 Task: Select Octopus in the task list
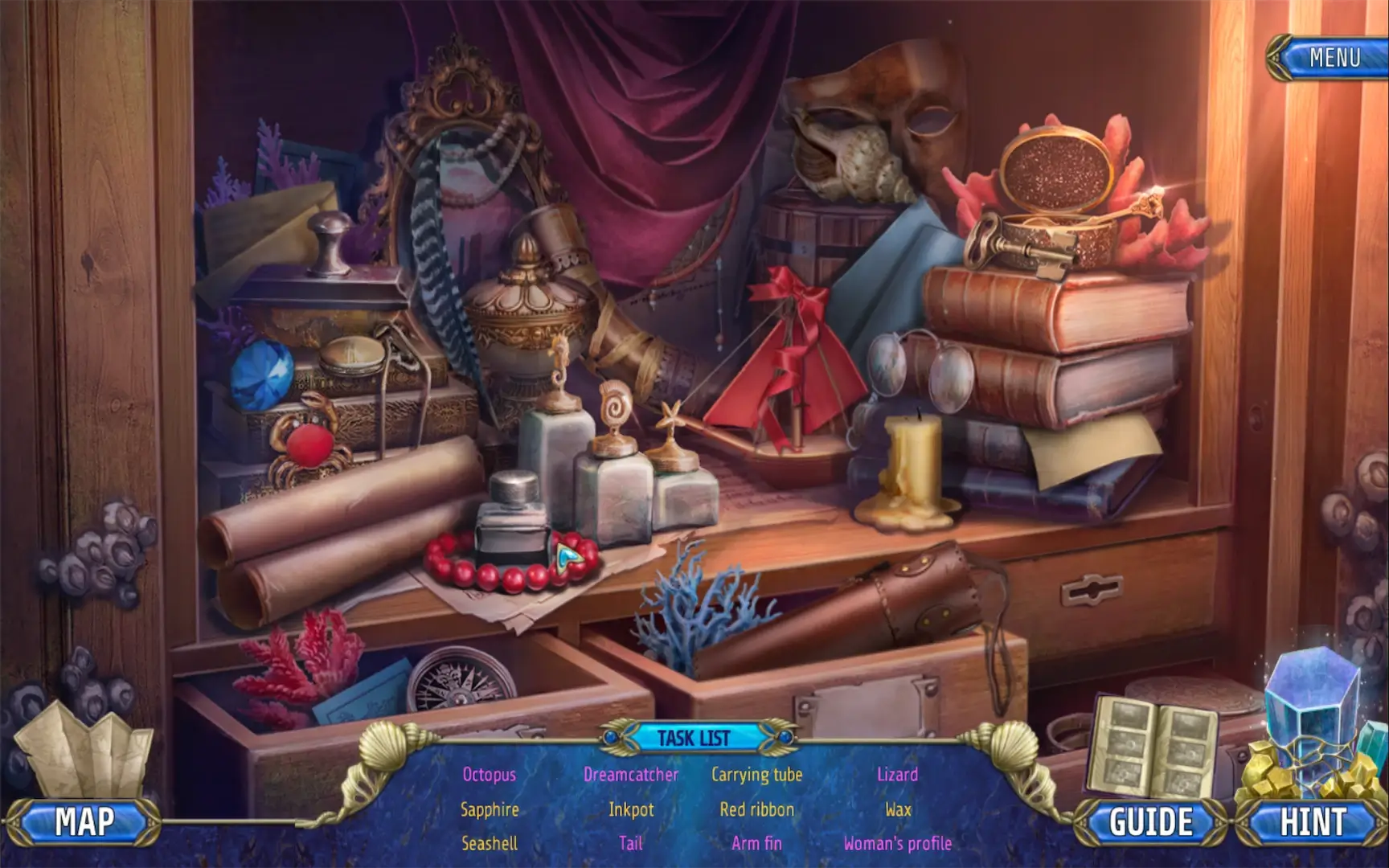point(489,775)
